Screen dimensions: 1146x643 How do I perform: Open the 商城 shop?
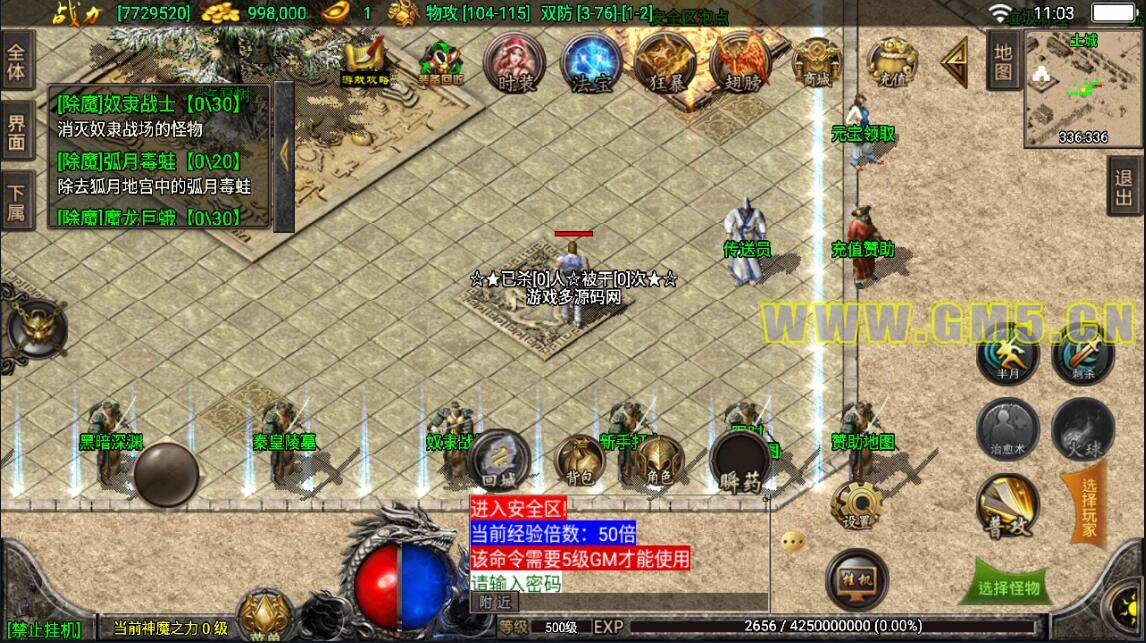click(x=815, y=64)
